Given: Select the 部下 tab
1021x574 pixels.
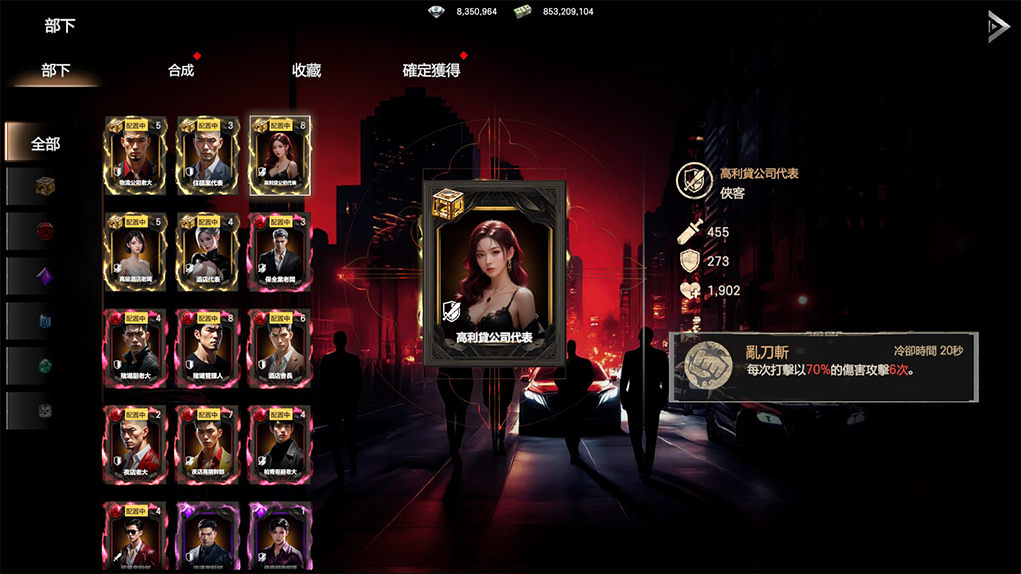Looking at the screenshot, I should [x=56, y=70].
